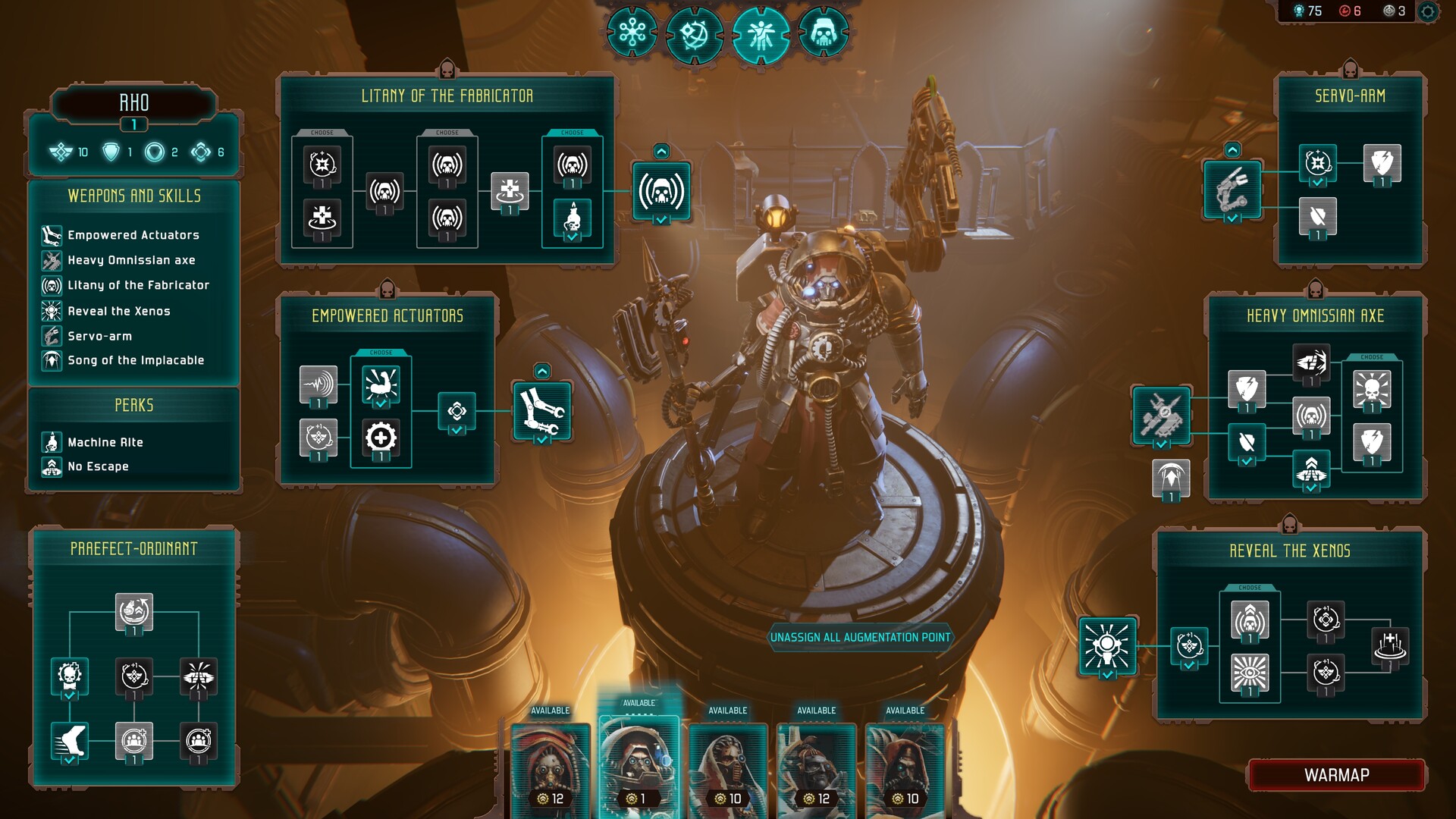The image size is (1456, 819).
Task: Unassign all augmentation points
Action: pyautogui.click(x=860, y=637)
